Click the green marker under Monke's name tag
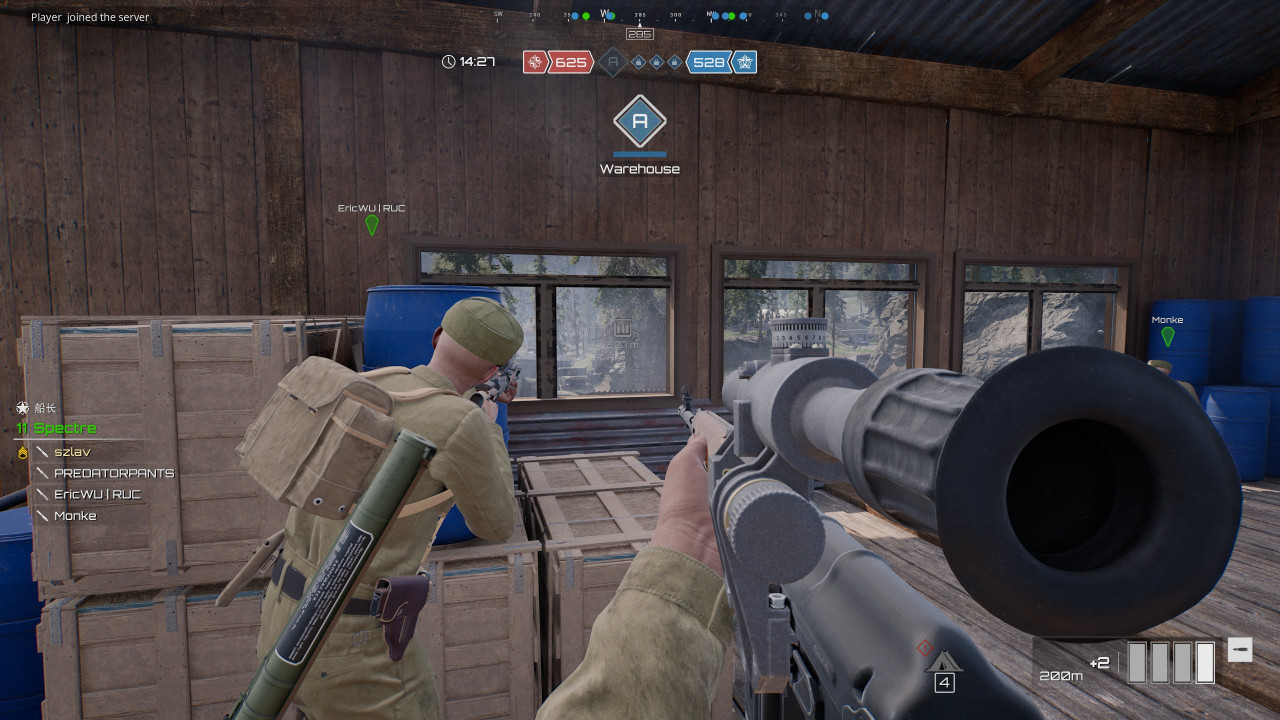 1167,336
